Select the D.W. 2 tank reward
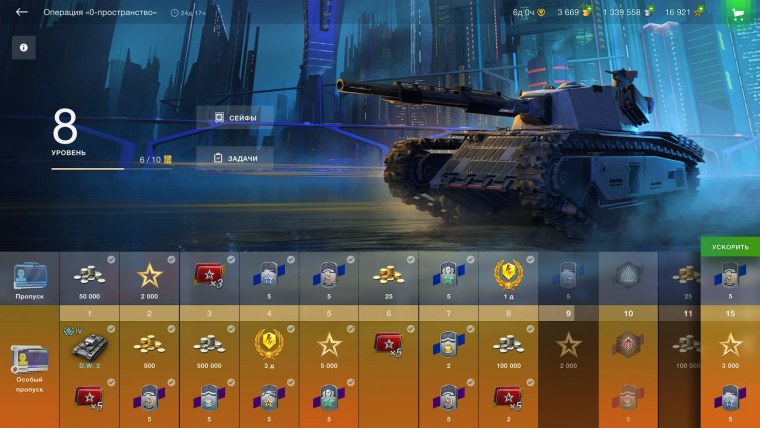This screenshot has height=428, width=760. point(89,348)
